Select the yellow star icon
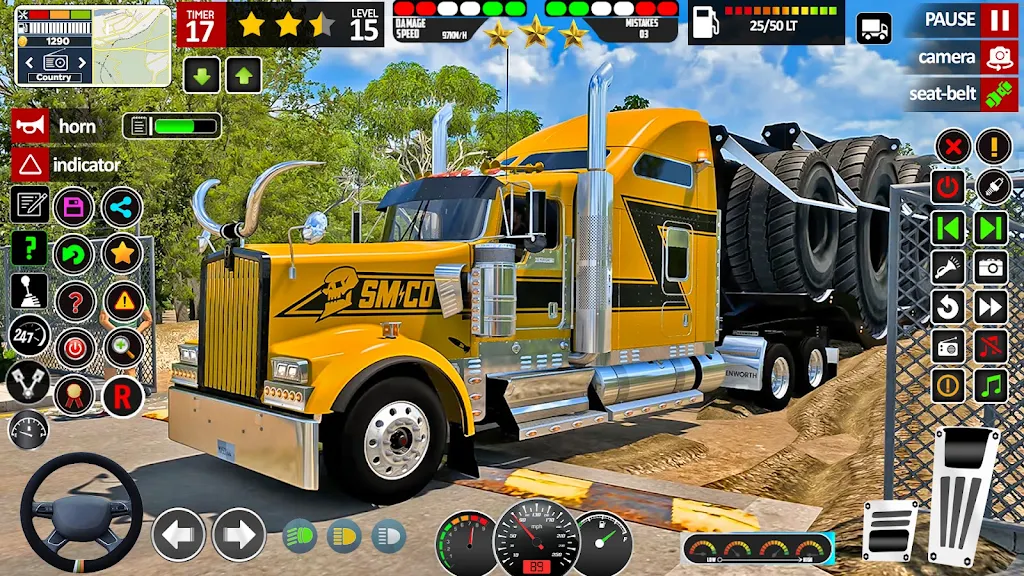 point(122,253)
